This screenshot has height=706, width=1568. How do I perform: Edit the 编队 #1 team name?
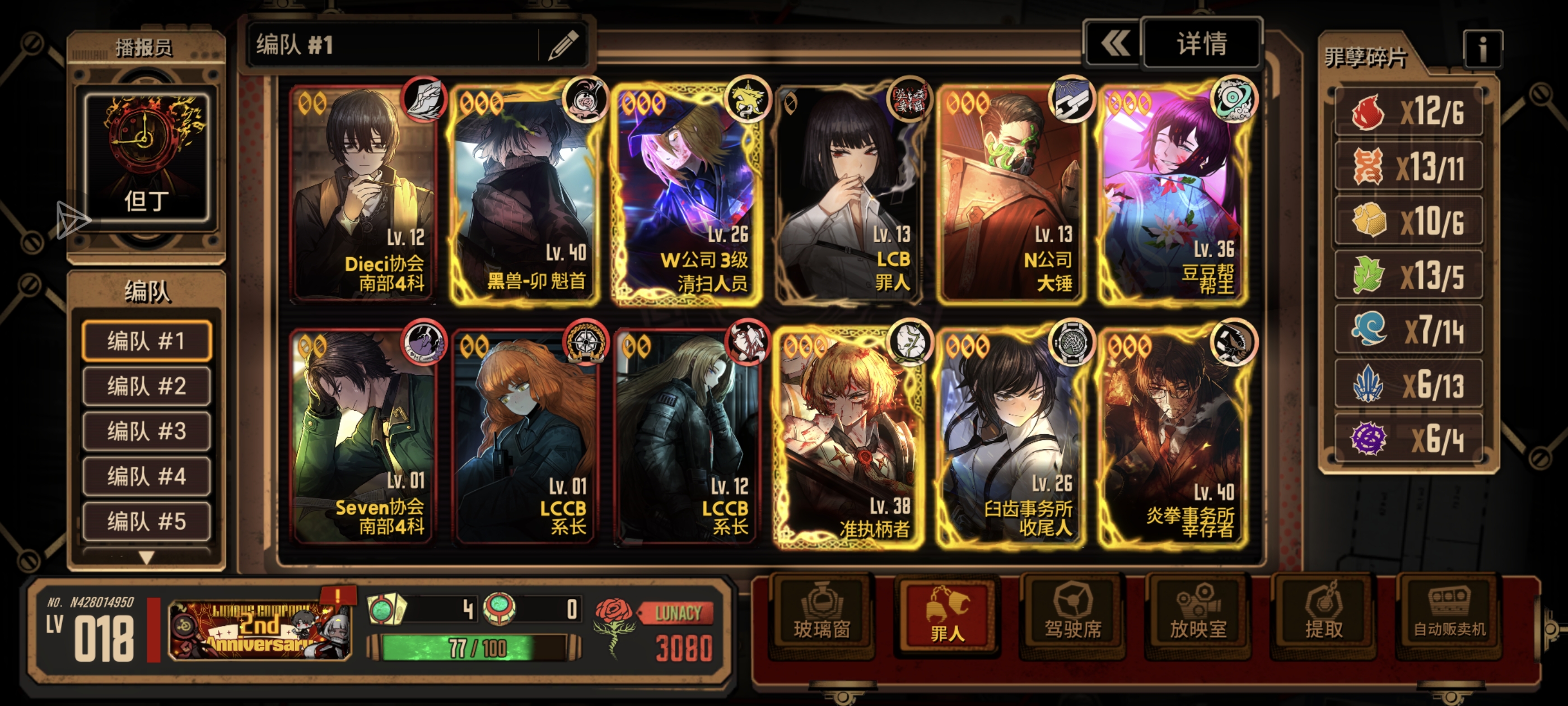pos(563,45)
